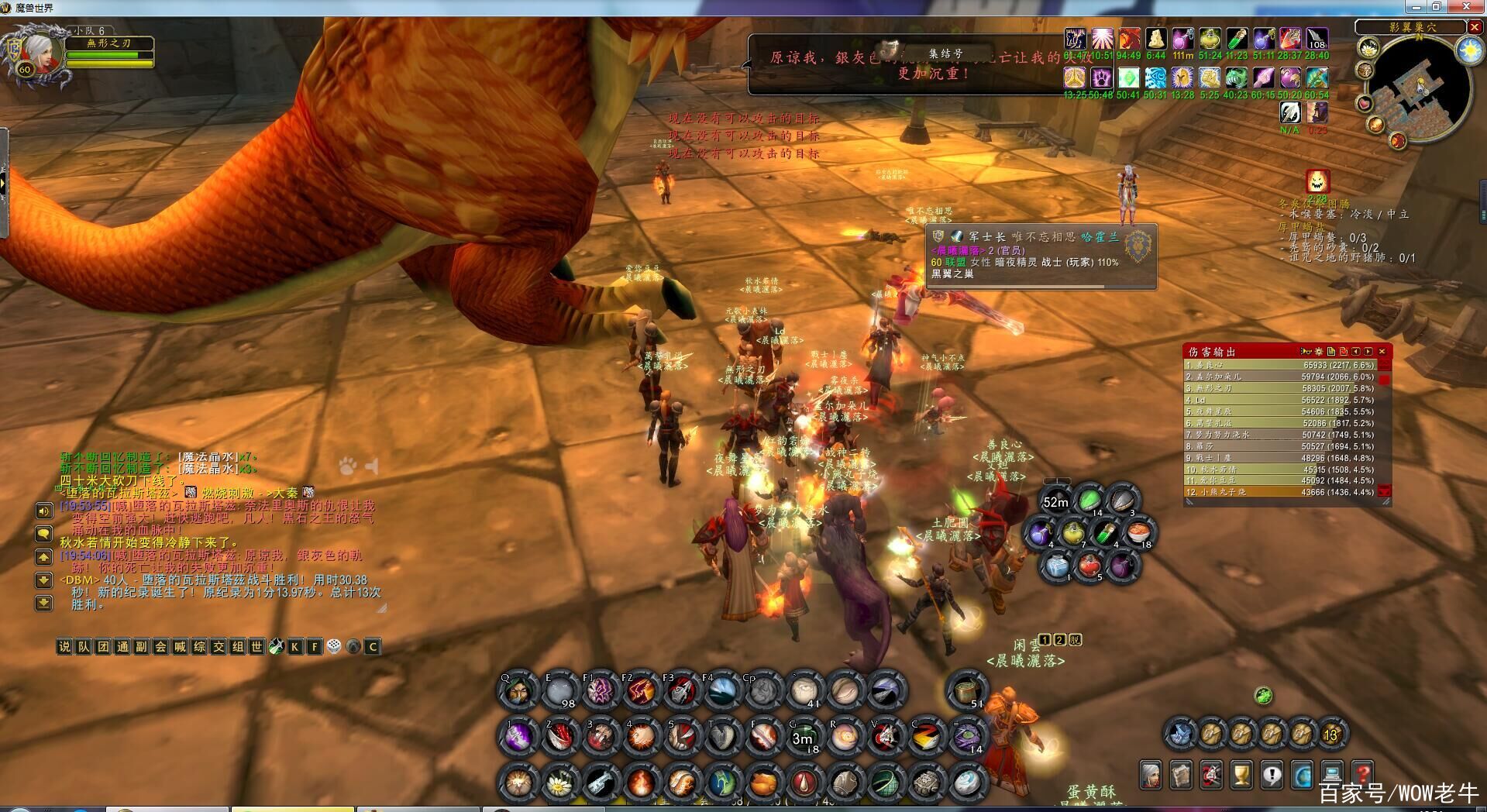Open the character info micro button

(1151, 773)
